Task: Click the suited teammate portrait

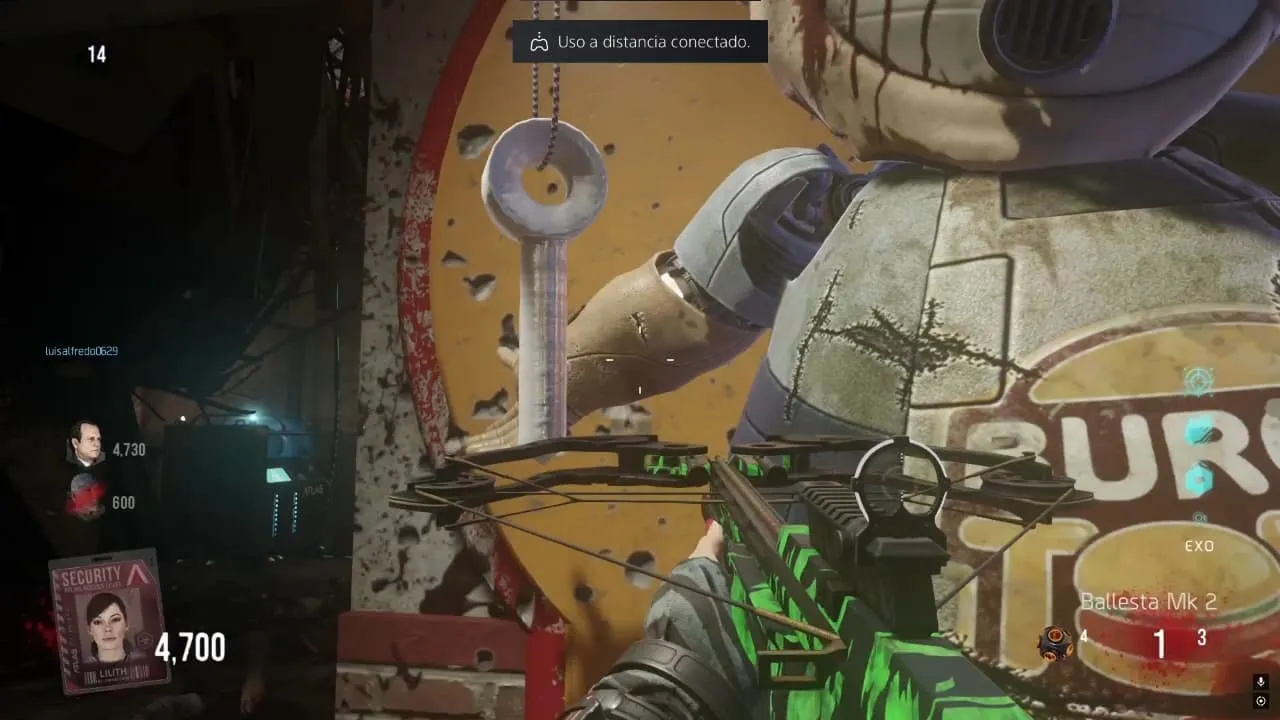Action: 86,443
